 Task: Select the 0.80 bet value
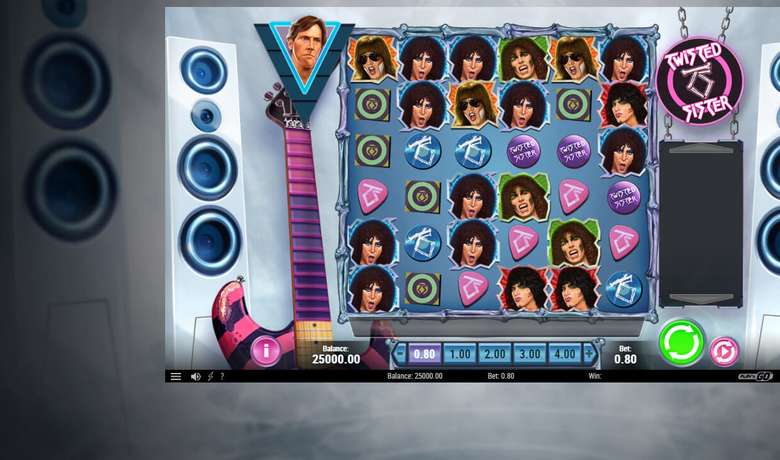pos(424,354)
